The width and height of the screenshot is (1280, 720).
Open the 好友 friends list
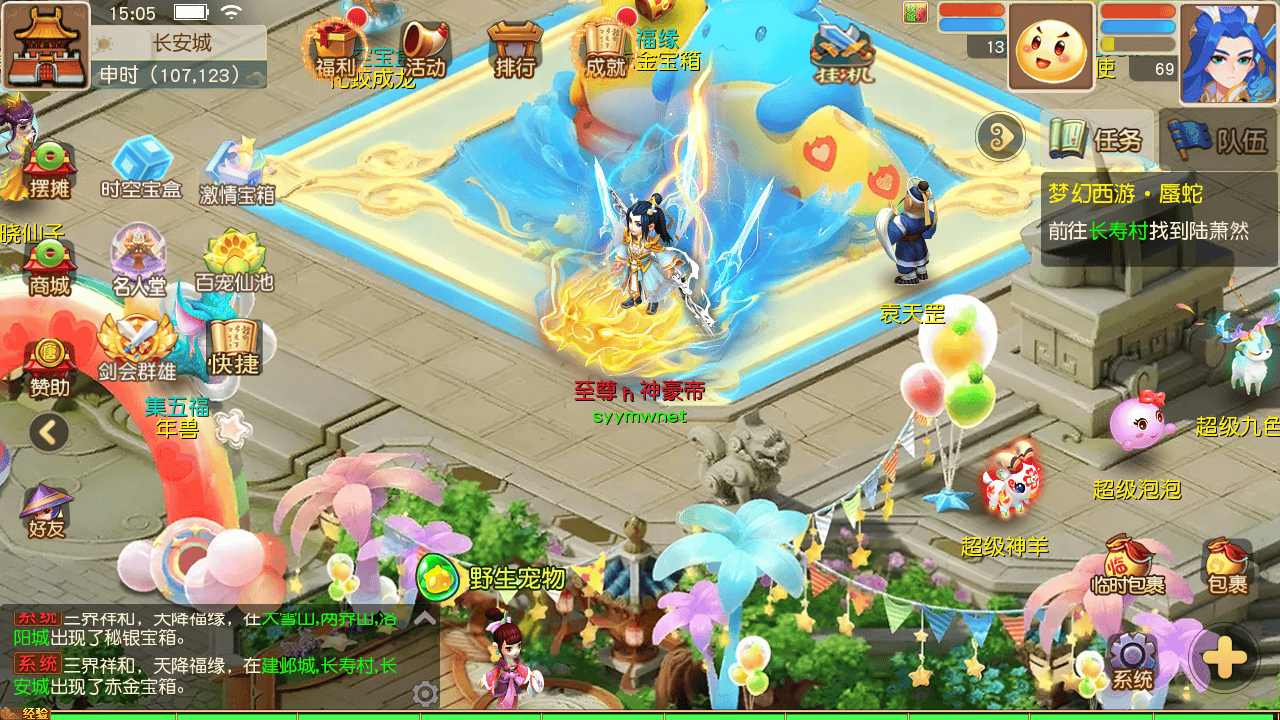[x=46, y=510]
